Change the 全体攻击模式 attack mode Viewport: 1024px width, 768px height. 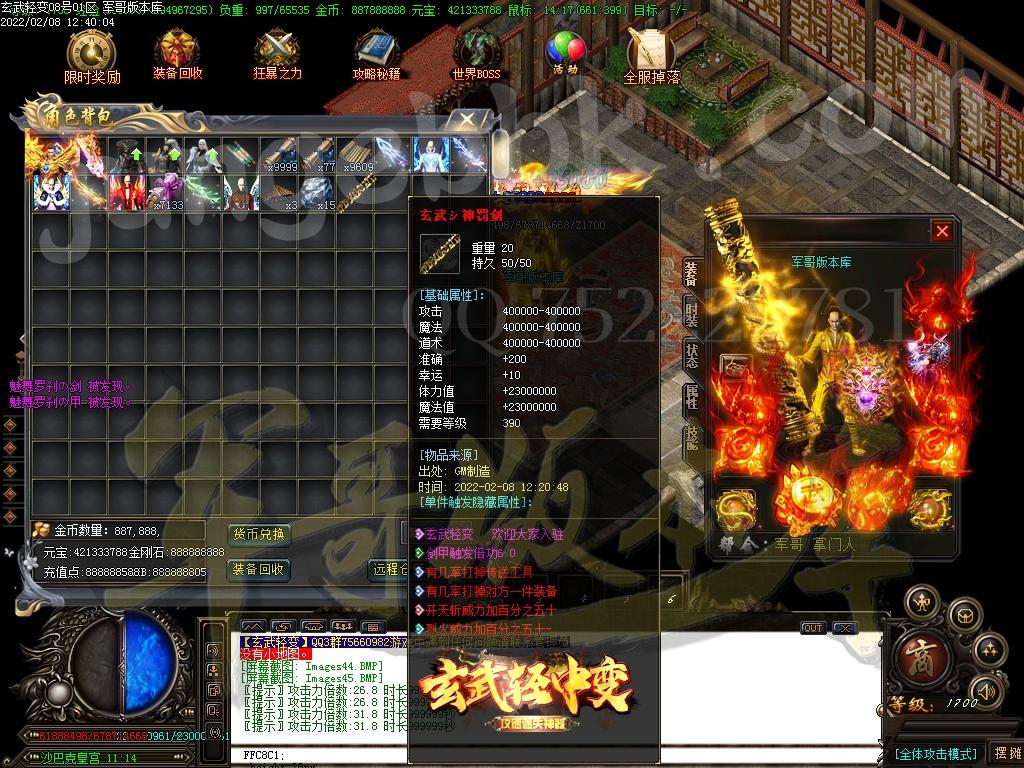click(x=935, y=753)
